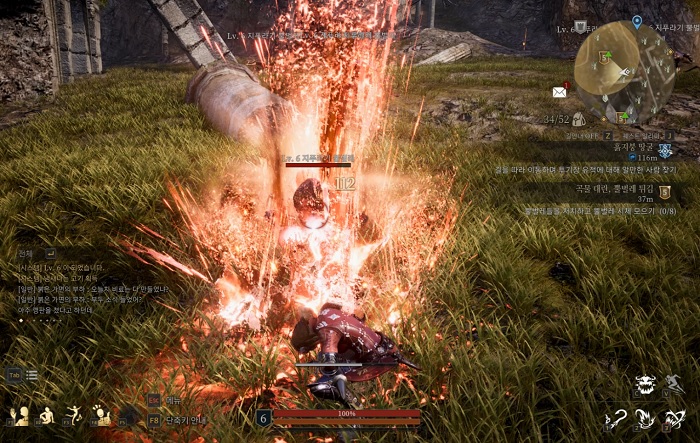Open the list menu icon beside Tab
This screenshot has width=700, height=443.
click(32, 375)
